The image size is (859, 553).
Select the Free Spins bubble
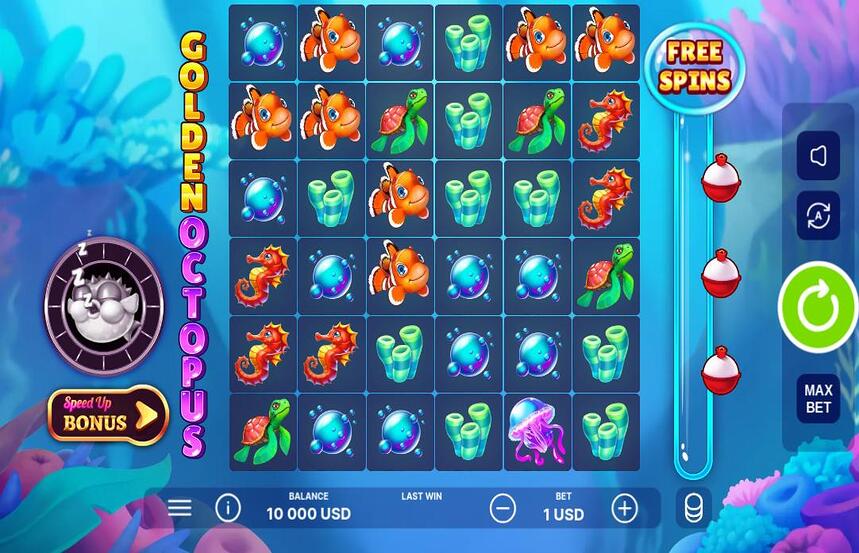point(695,66)
